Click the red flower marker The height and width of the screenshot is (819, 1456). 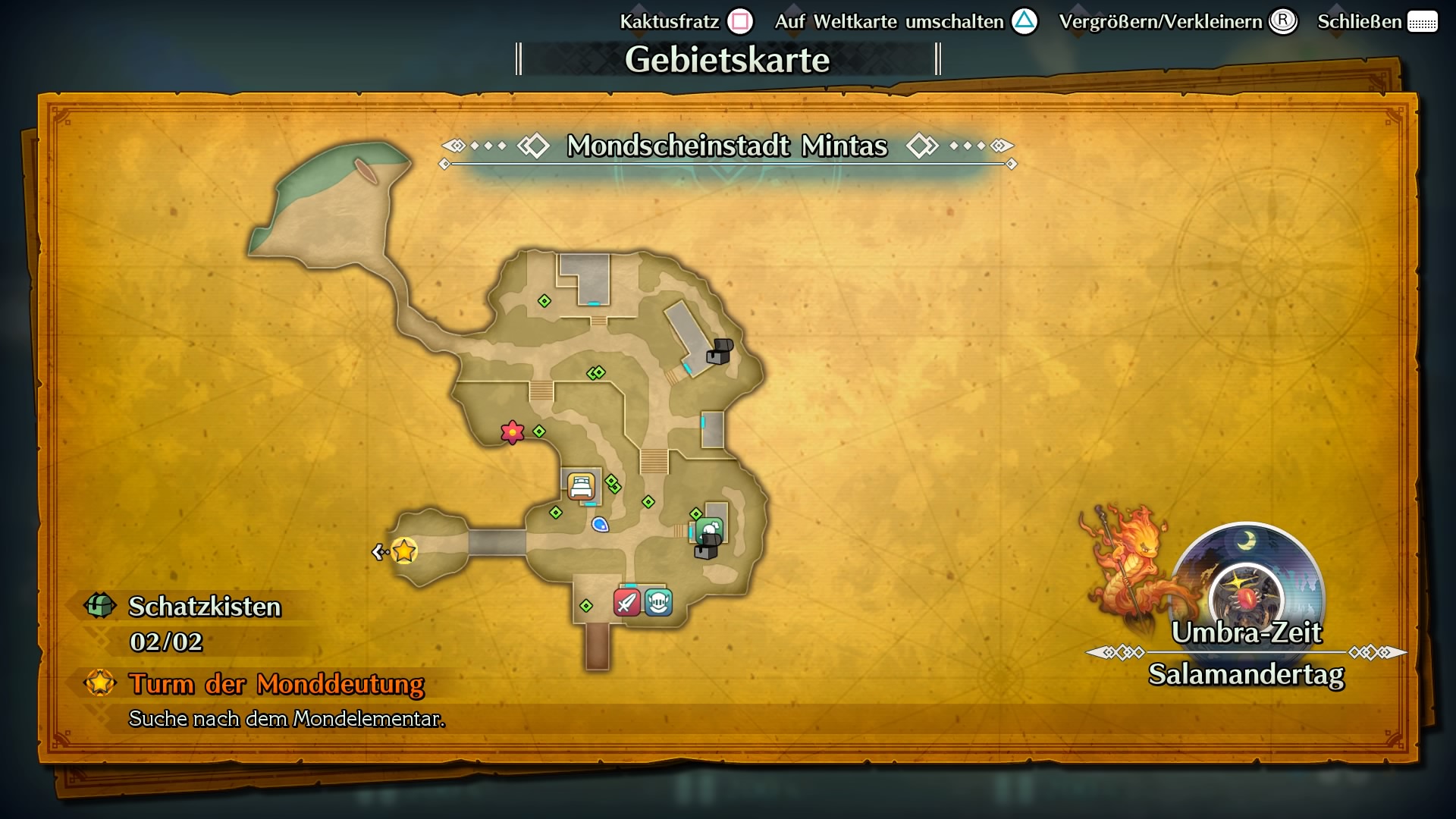(x=512, y=434)
